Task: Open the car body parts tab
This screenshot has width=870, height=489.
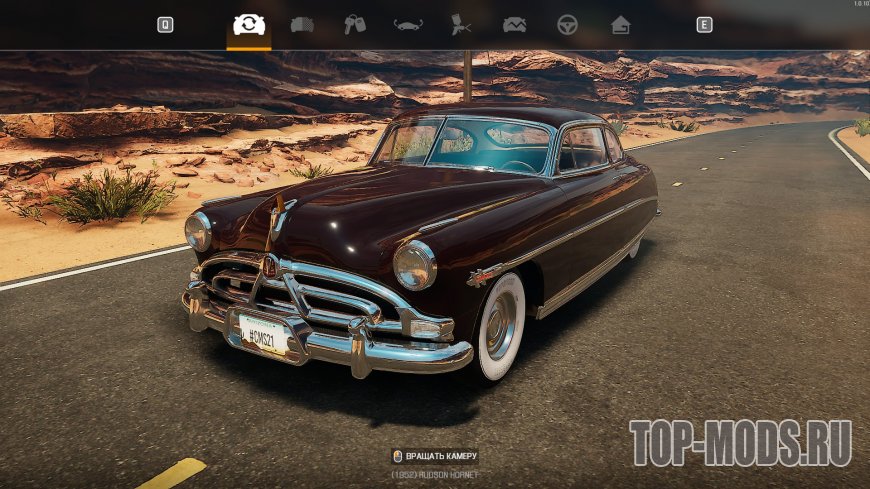Action: (302, 25)
